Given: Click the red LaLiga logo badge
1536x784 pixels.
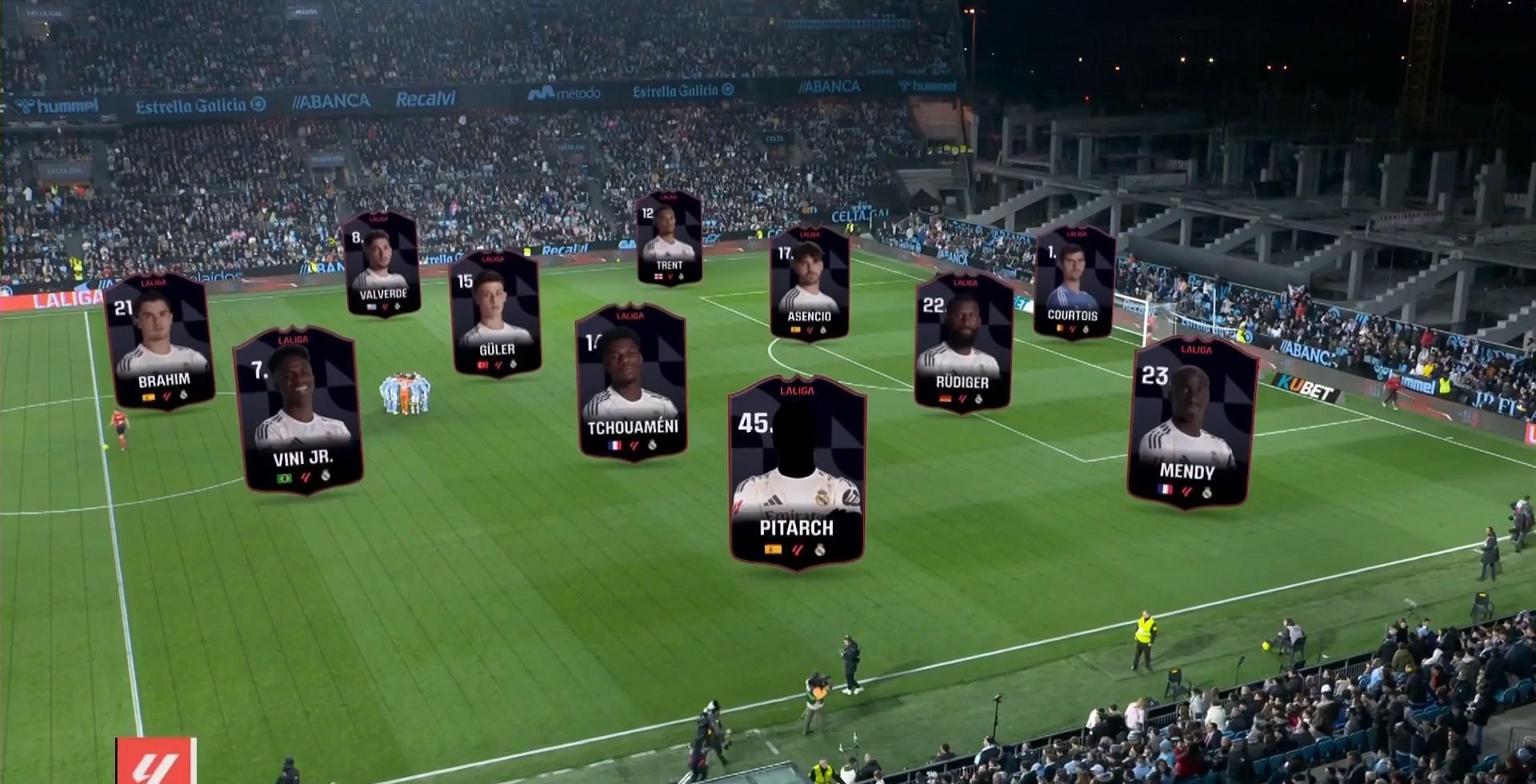Looking at the screenshot, I should coord(156,761).
